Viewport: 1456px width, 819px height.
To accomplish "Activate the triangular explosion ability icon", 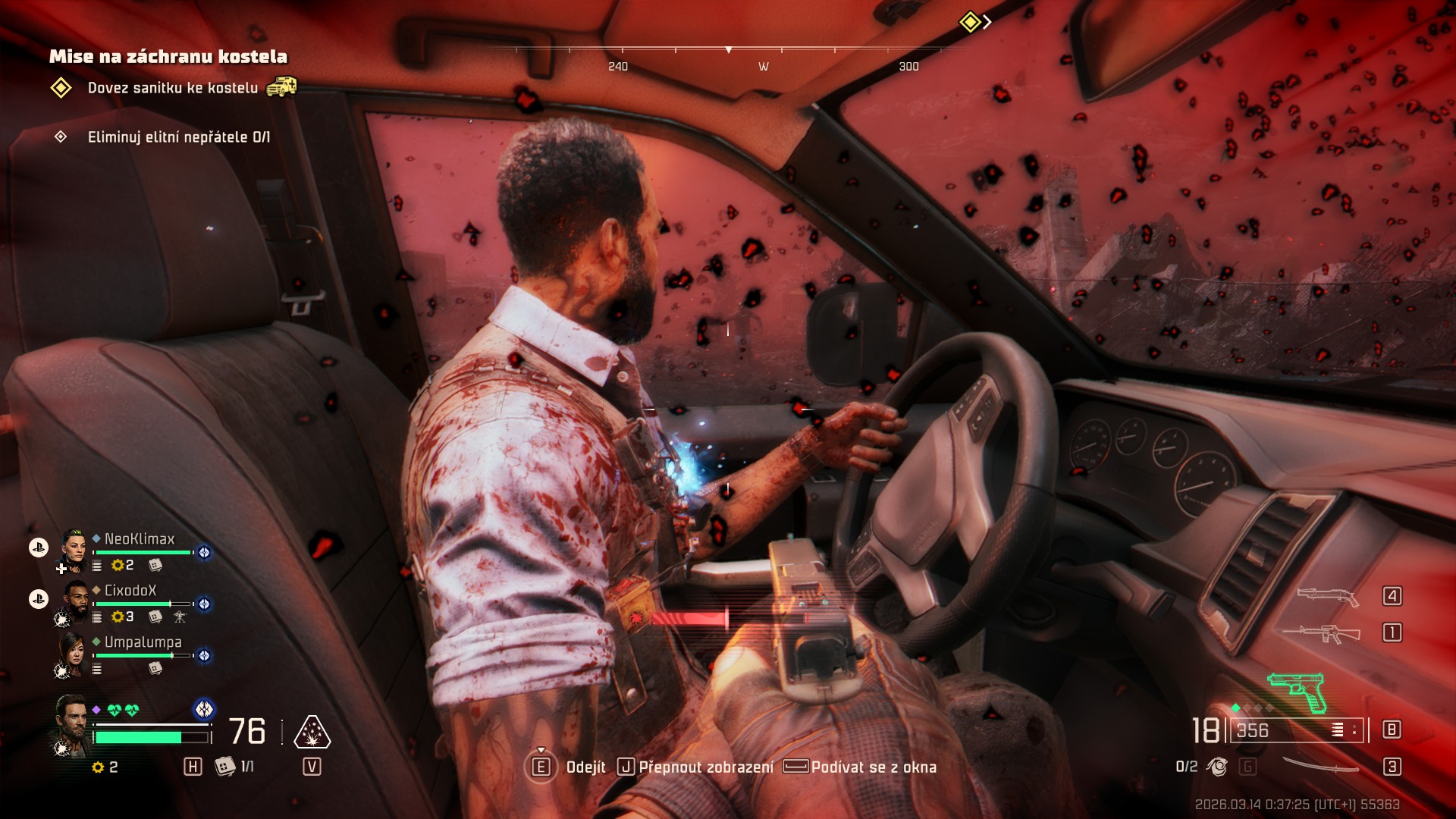I will [312, 733].
